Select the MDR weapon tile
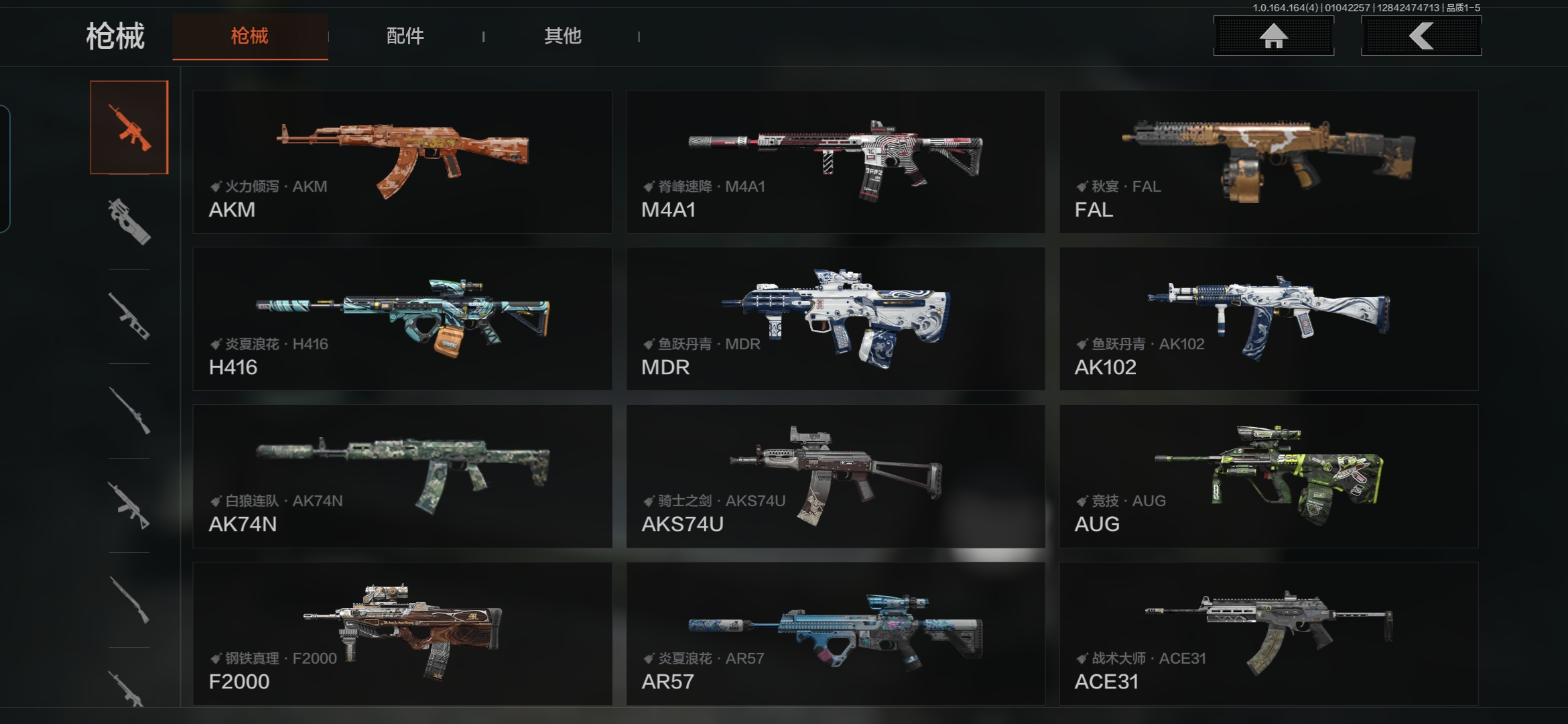The image size is (1568, 724). [x=836, y=318]
